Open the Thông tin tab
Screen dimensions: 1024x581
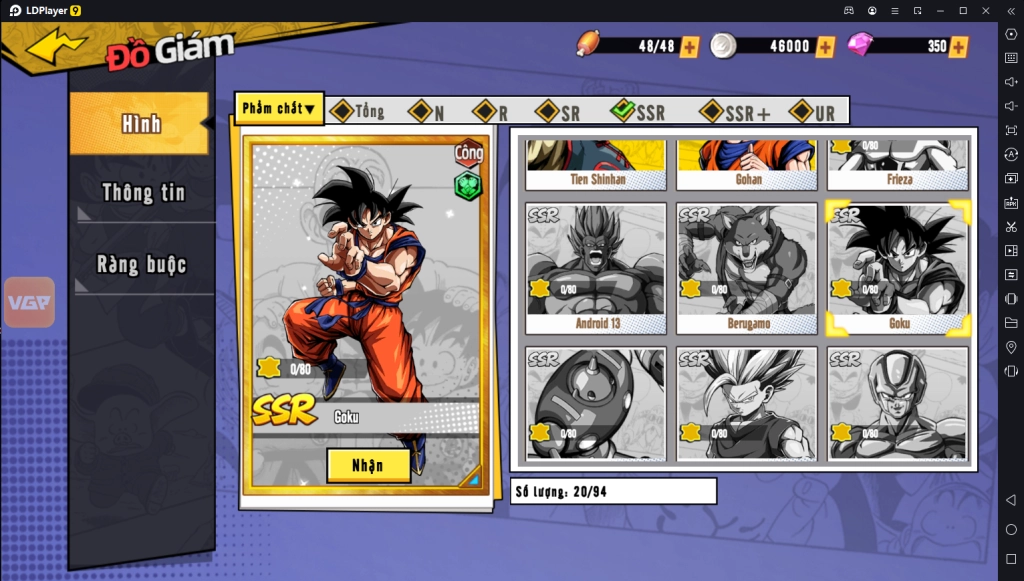click(143, 193)
